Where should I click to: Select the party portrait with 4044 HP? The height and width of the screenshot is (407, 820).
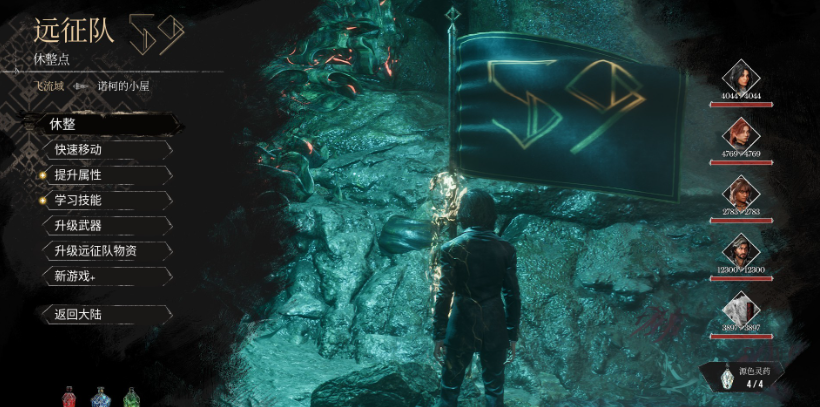740,77
